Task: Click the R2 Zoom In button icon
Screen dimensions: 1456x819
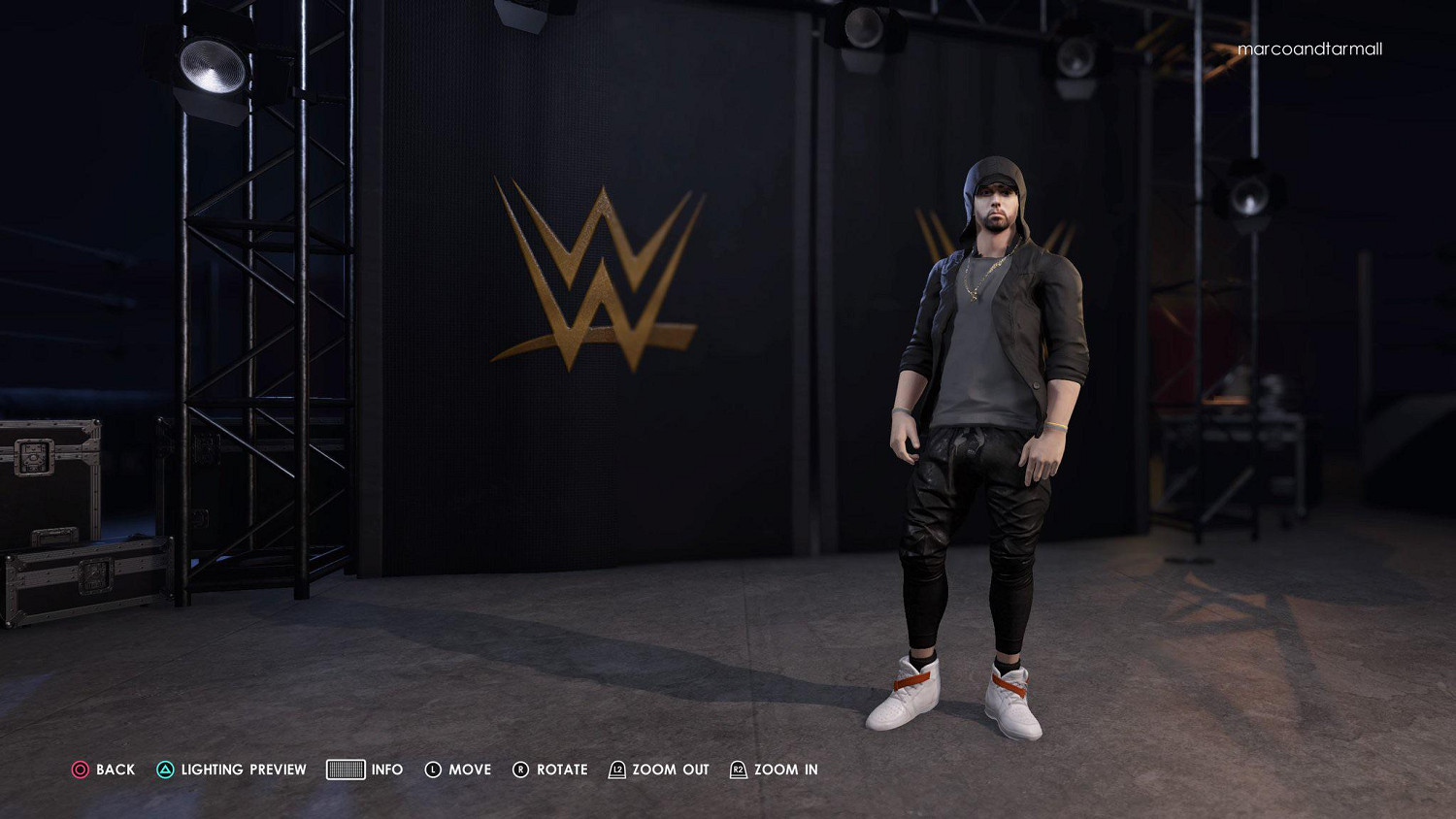Action: [739, 770]
